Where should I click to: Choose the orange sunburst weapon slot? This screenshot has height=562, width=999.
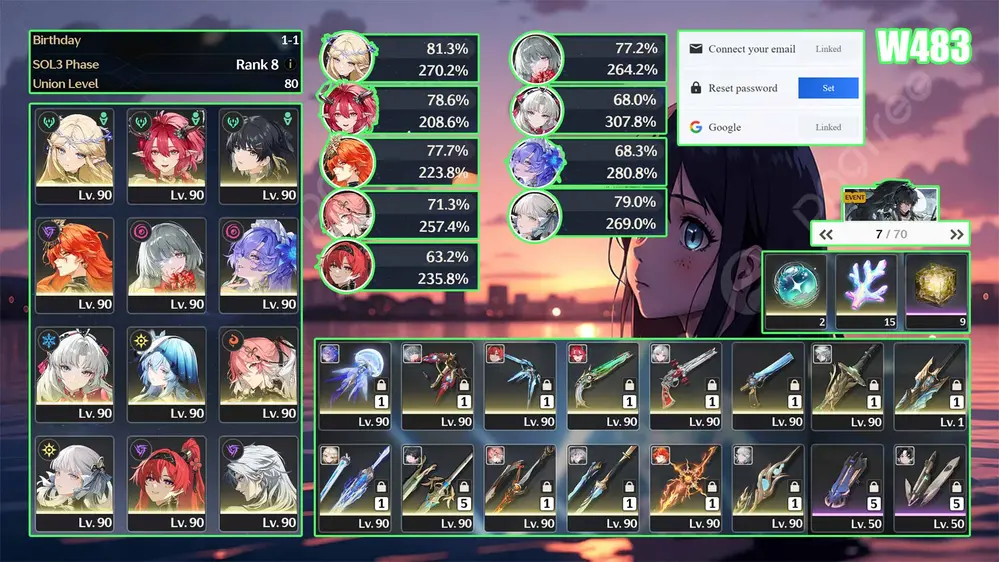[684, 487]
